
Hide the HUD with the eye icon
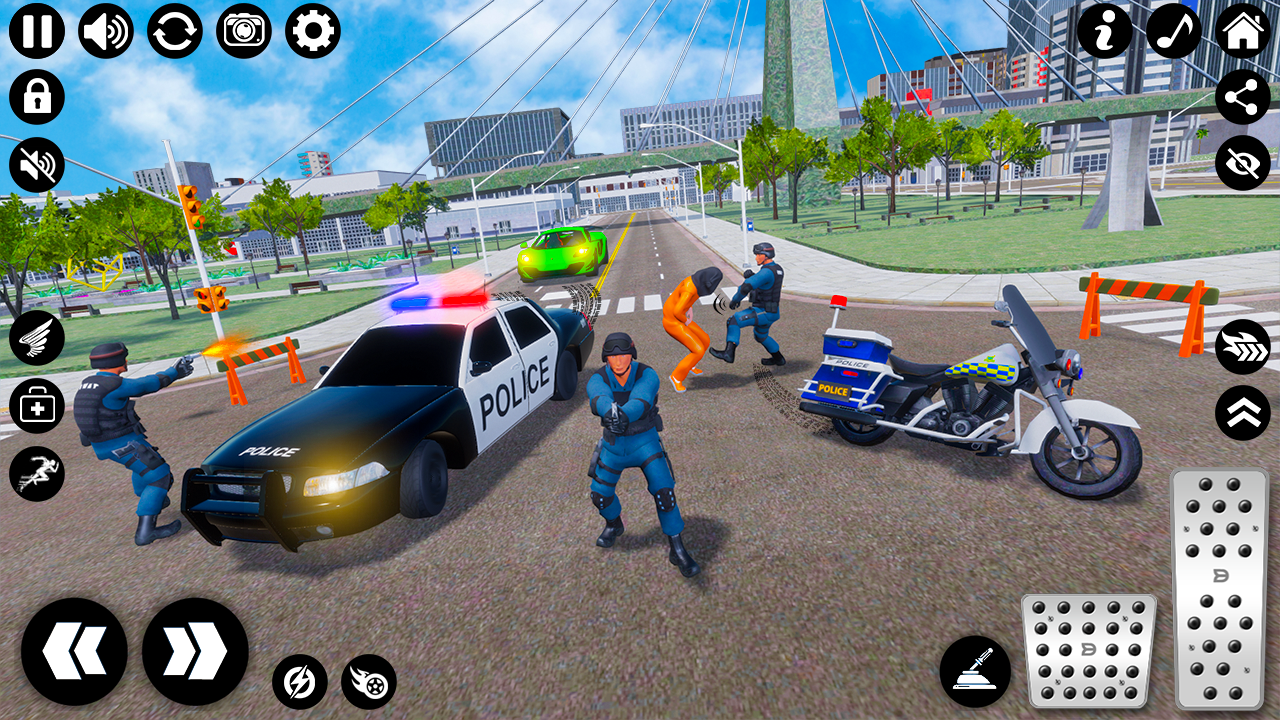pyautogui.click(x=1243, y=164)
